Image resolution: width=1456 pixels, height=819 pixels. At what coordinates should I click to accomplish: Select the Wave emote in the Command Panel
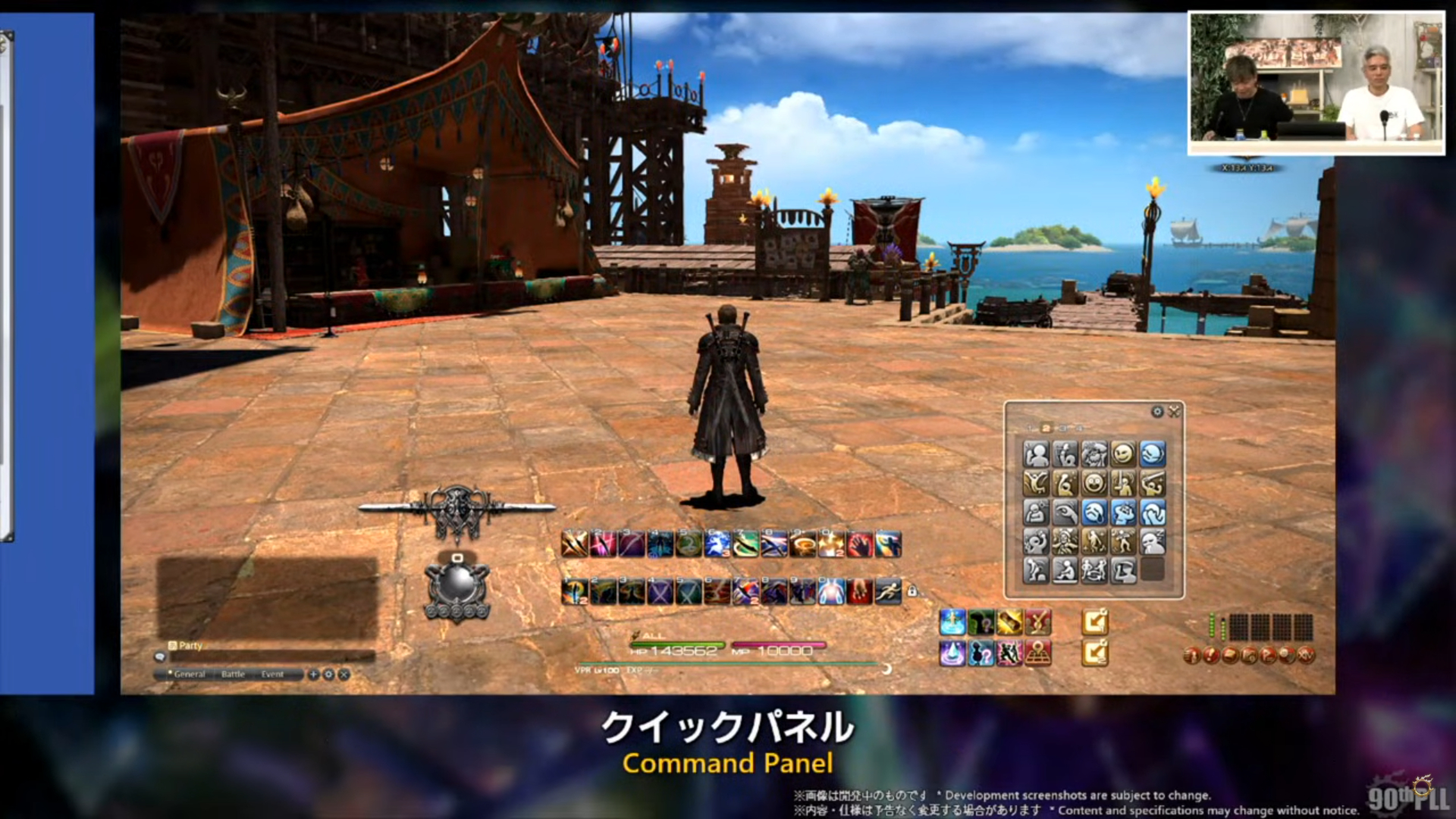(x=1035, y=454)
